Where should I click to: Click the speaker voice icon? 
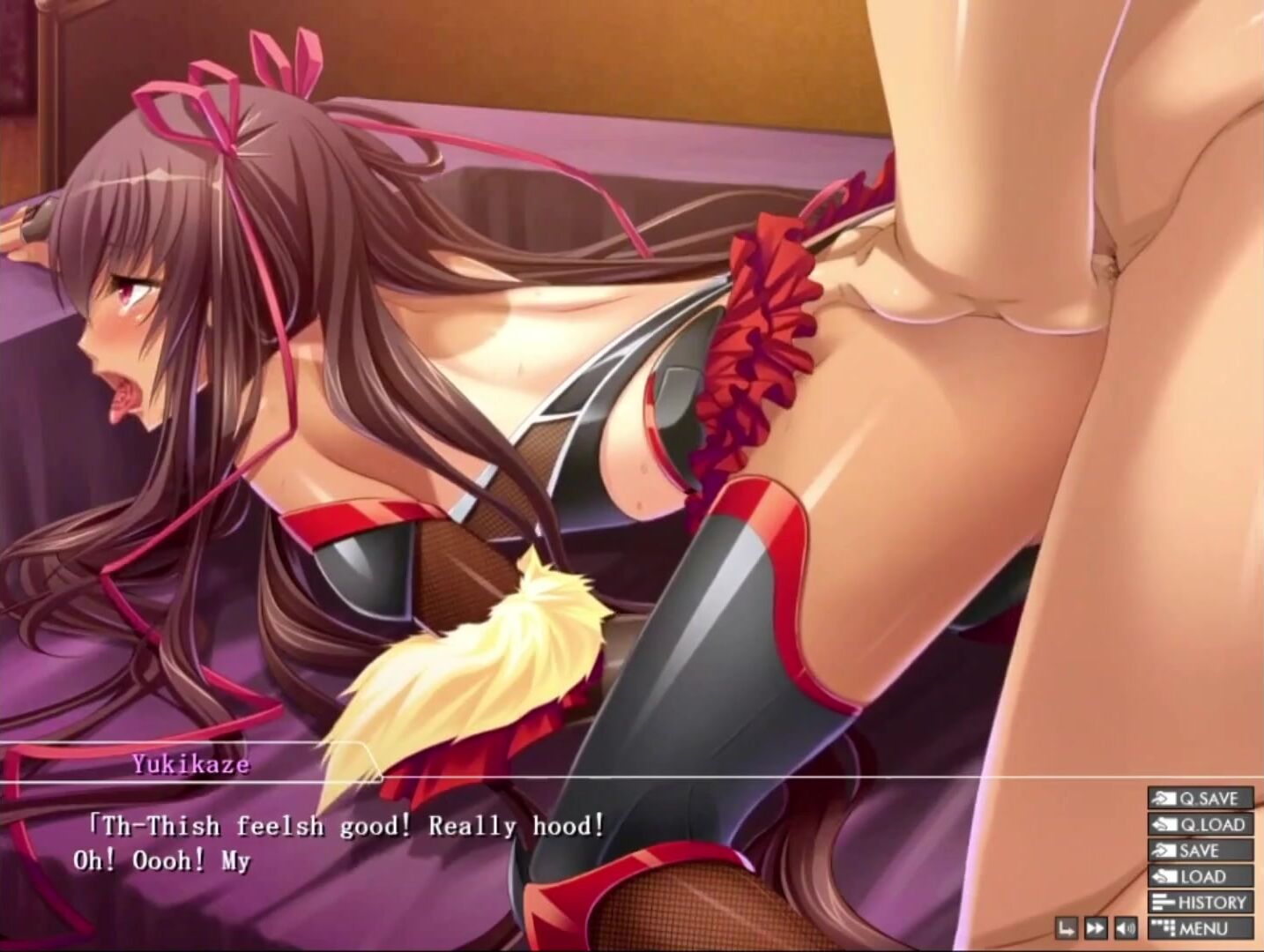[x=1126, y=928]
